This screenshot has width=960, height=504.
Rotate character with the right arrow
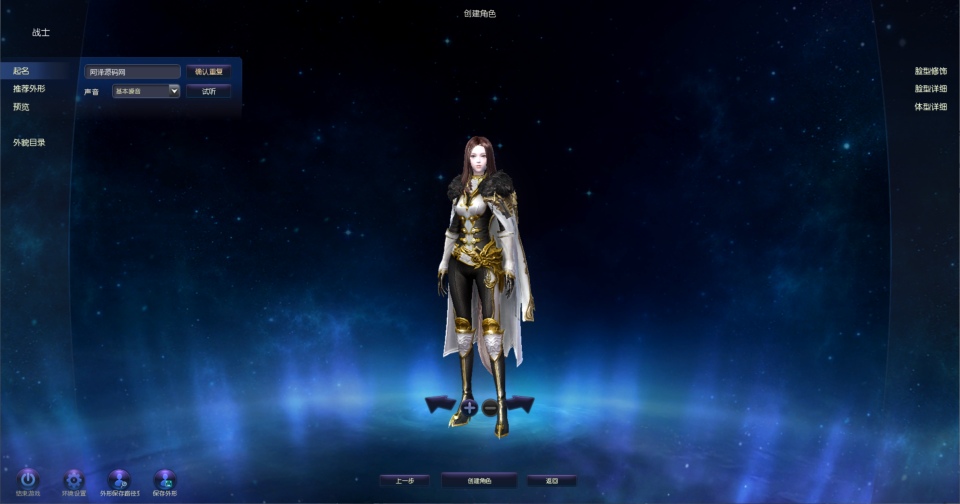pyautogui.click(x=519, y=404)
